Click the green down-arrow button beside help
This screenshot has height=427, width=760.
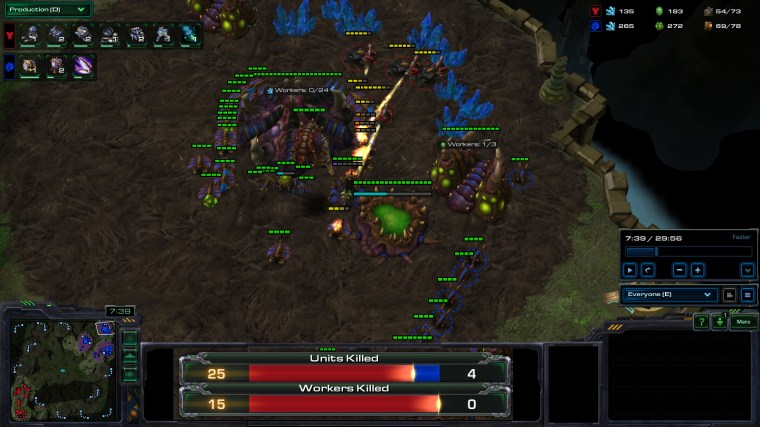[x=719, y=322]
